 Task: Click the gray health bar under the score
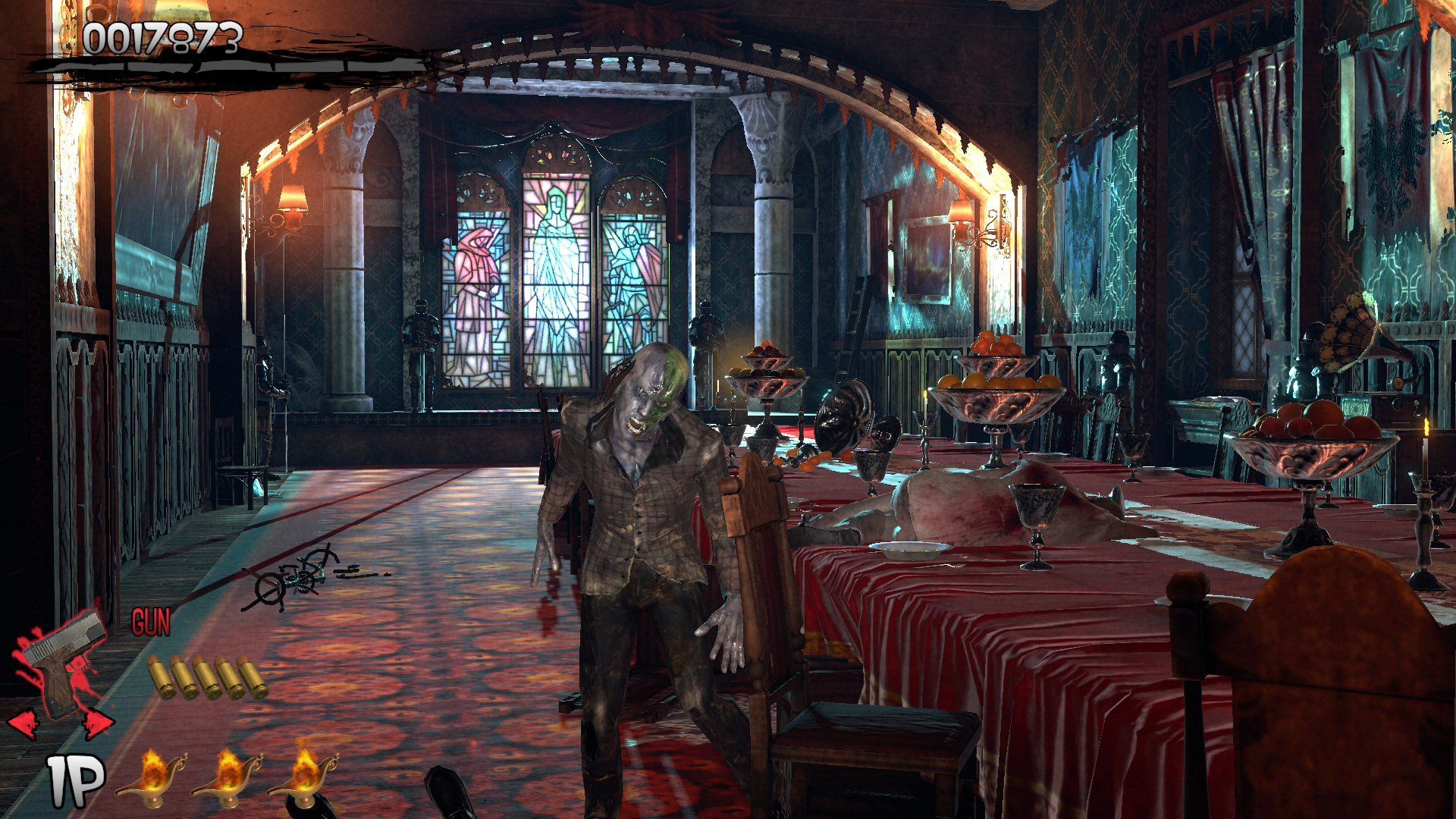pyautogui.click(x=227, y=64)
